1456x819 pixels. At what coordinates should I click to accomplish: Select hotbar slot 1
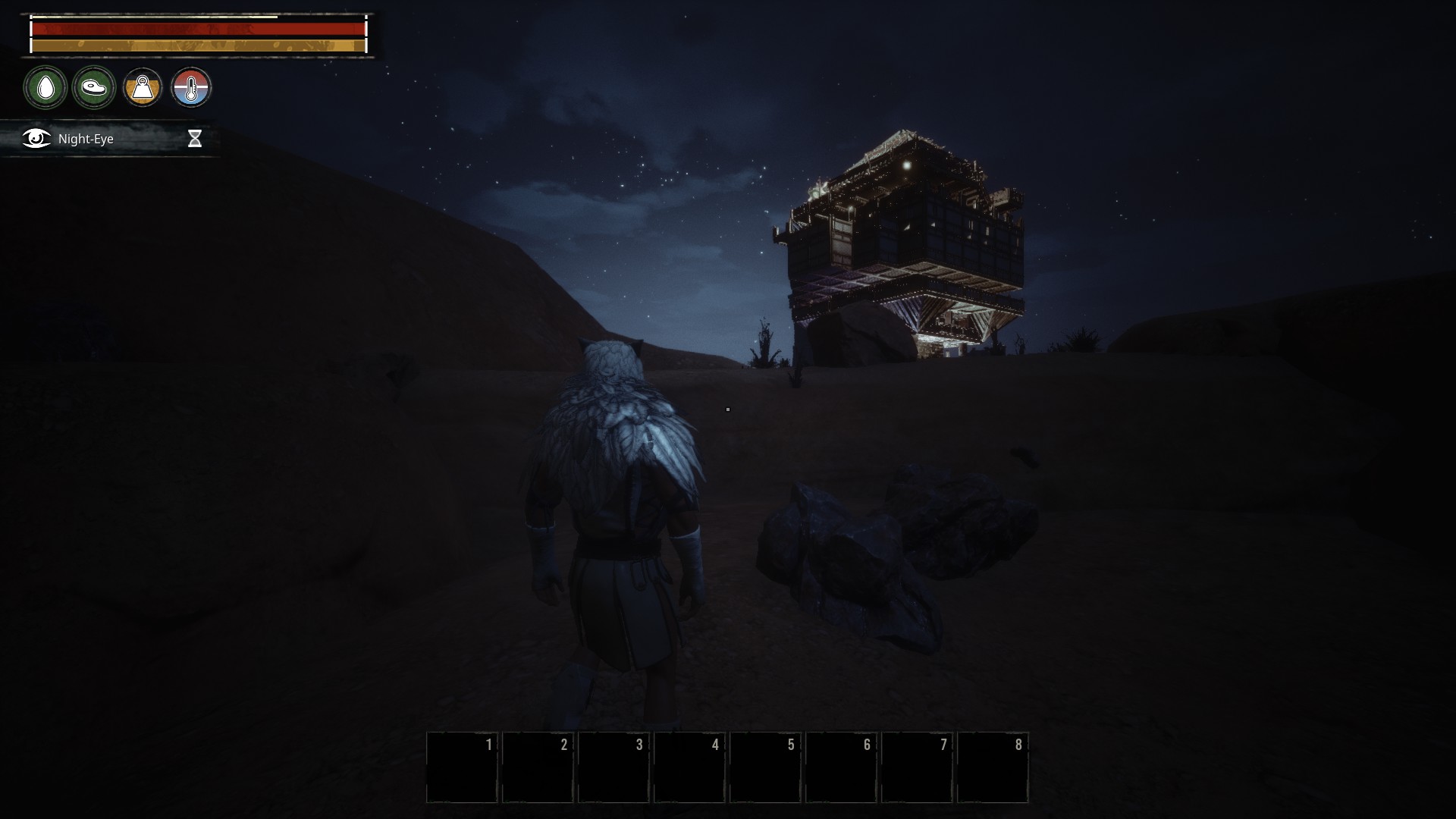[x=463, y=767]
